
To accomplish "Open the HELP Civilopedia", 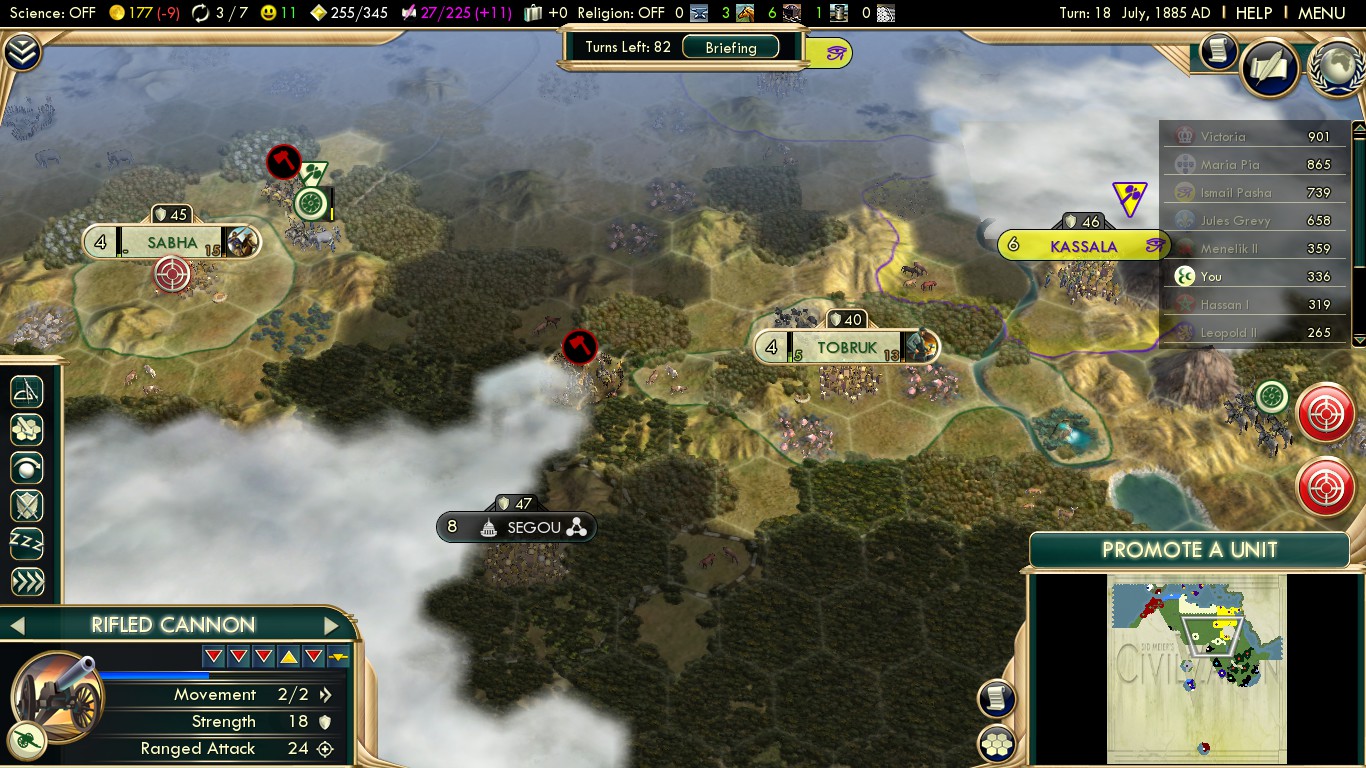I will (x=1254, y=13).
